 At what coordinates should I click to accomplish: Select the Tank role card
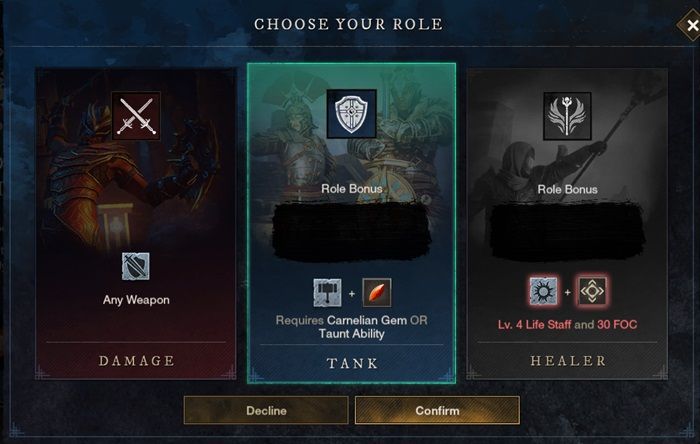click(x=351, y=225)
